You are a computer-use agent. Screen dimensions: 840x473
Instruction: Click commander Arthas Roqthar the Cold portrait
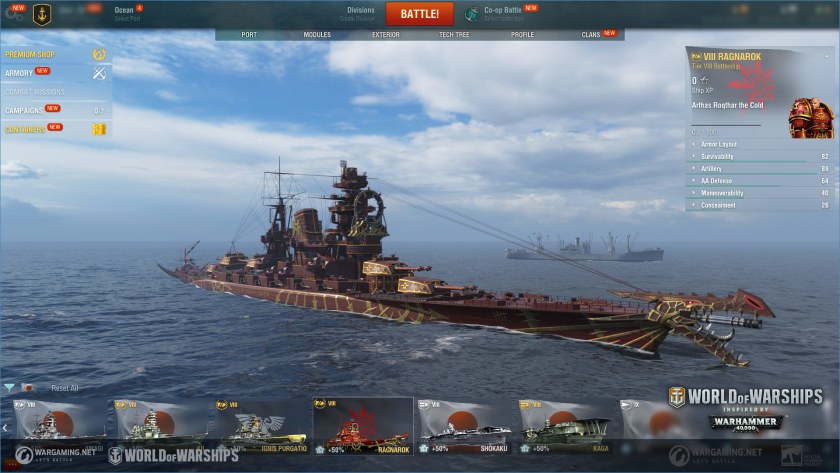click(810, 117)
